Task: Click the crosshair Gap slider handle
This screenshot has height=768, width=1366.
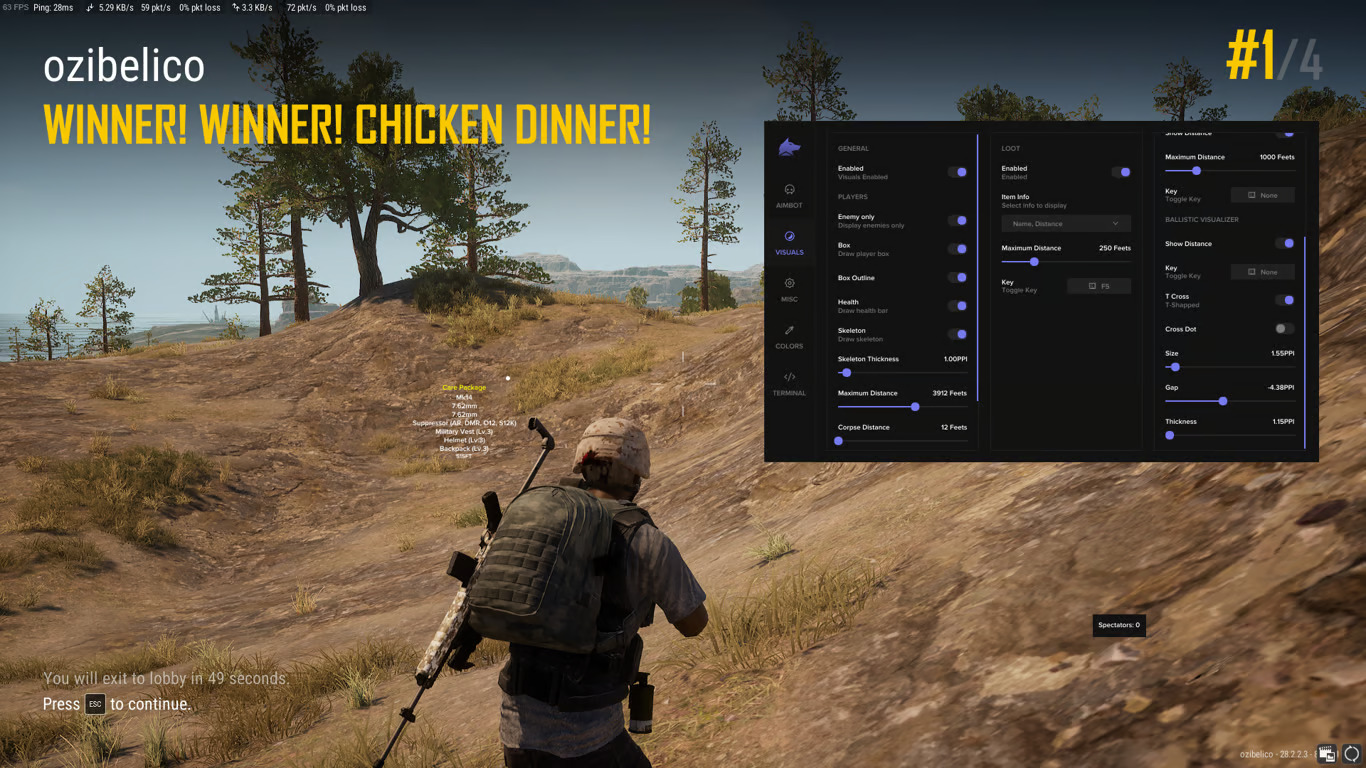Action: pos(1223,401)
